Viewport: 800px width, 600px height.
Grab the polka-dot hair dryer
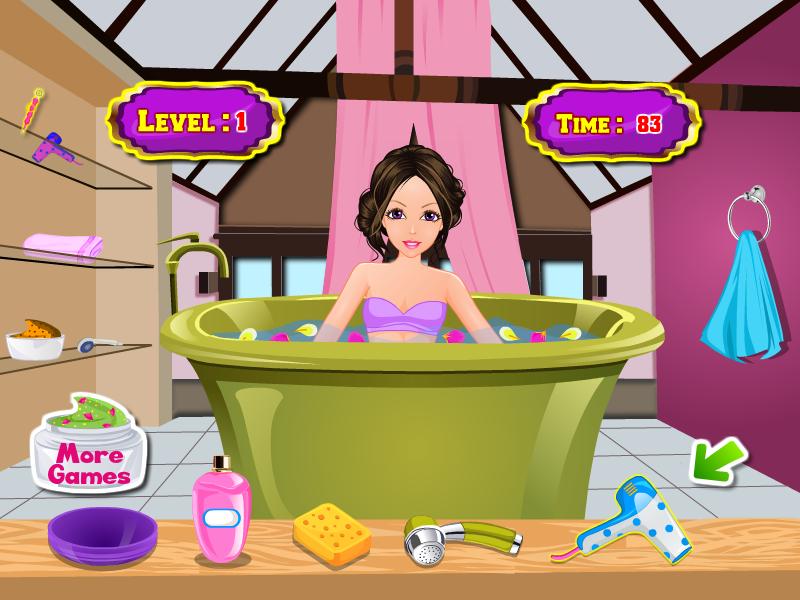tap(632, 518)
